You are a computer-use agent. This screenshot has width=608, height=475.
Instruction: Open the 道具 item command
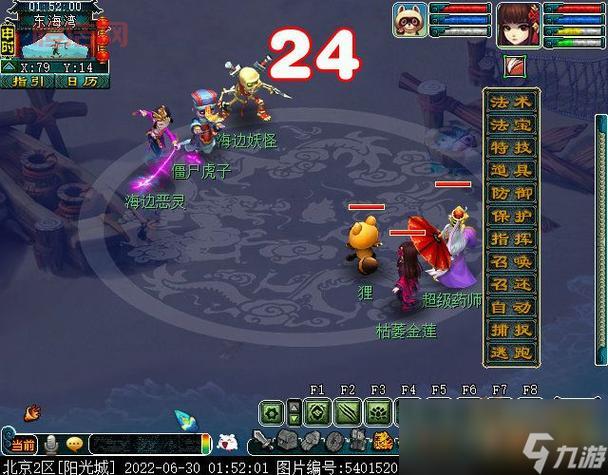(511, 170)
